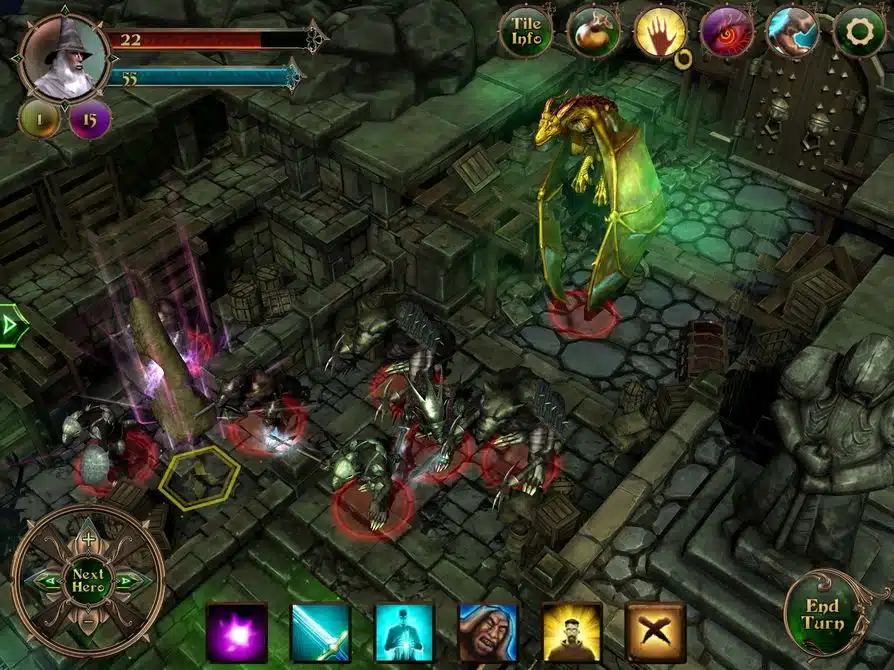Cast the purple magic burst spell
This screenshot has width=894, height=670.
click(x=237, y=633)
